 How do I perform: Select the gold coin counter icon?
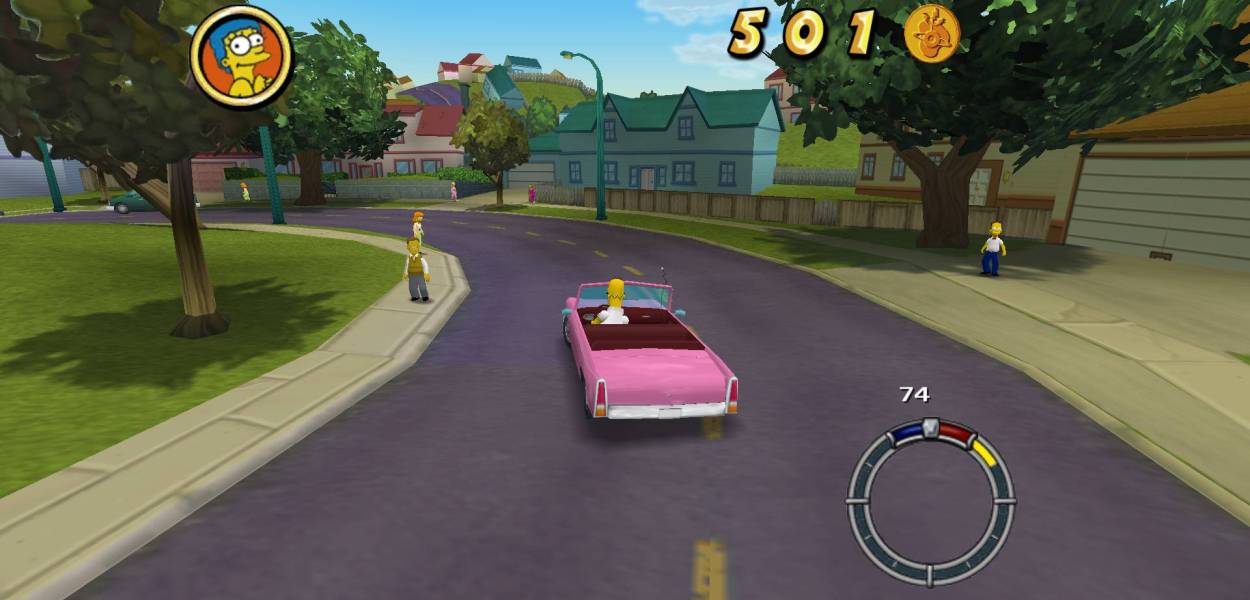coord(932,33)
